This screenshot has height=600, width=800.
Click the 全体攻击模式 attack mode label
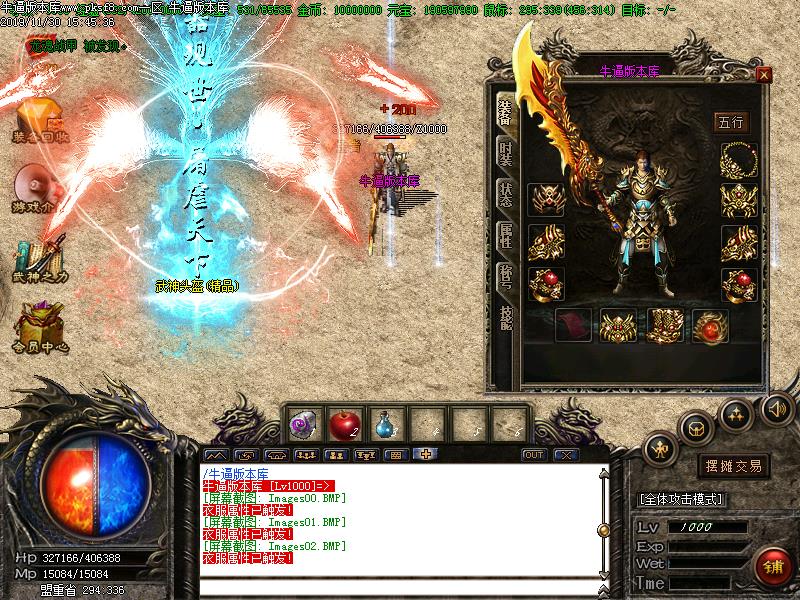tap(682, 499)
